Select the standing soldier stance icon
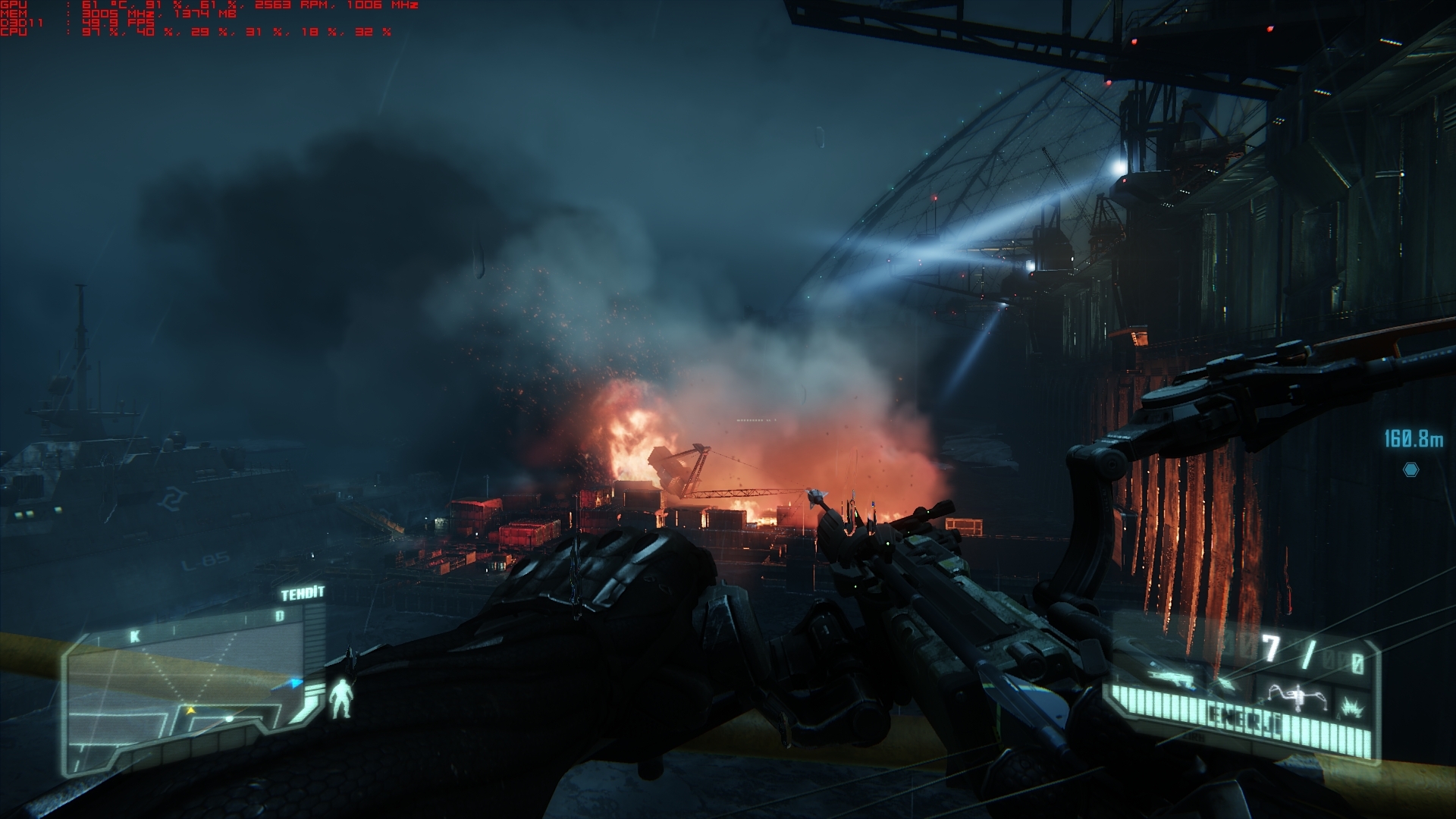The width and height of the screenshot is (1456, 819). pos(342,698)
